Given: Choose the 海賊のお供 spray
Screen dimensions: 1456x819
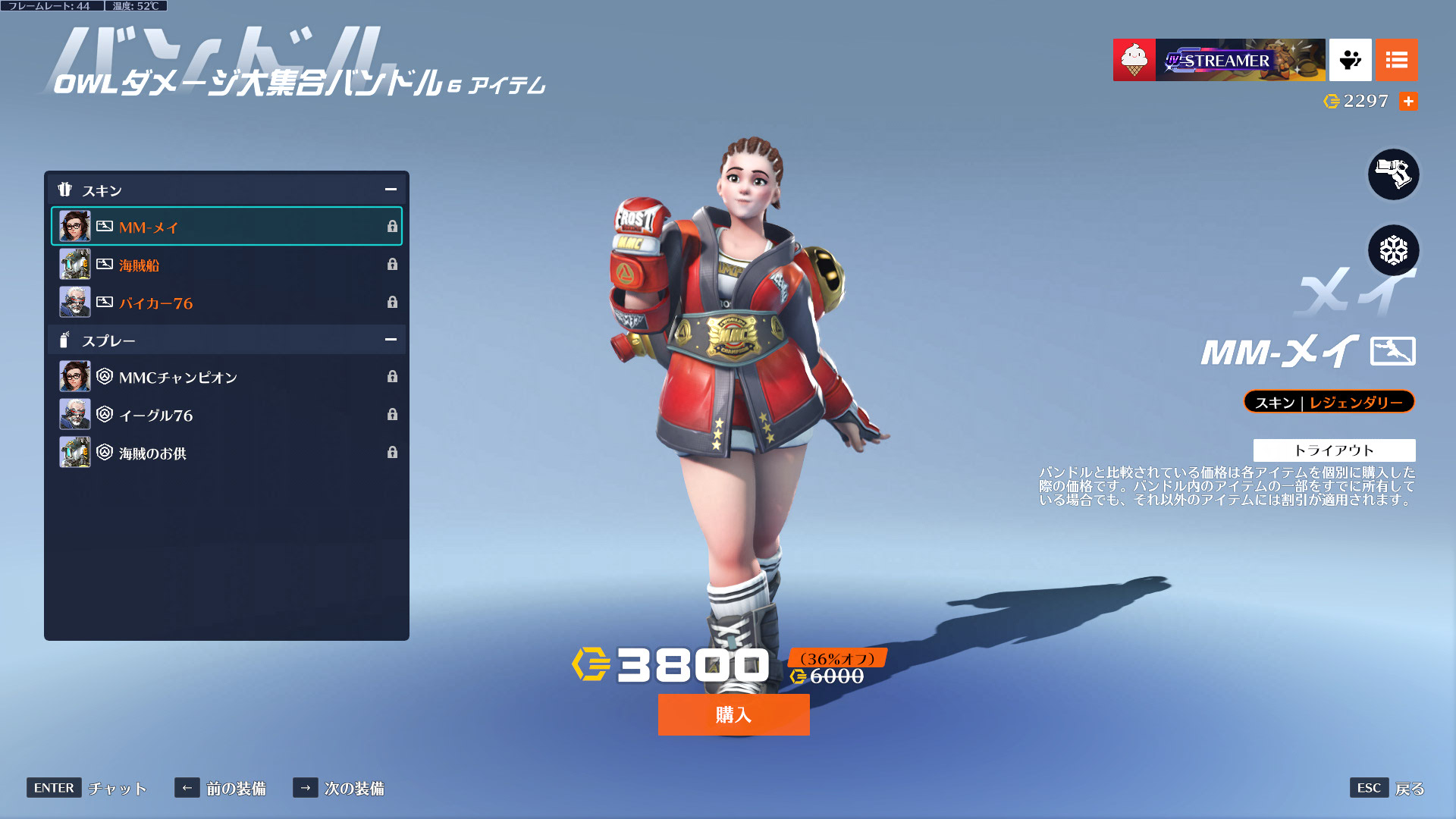Looking at the screenshot, I should [226, 453].
